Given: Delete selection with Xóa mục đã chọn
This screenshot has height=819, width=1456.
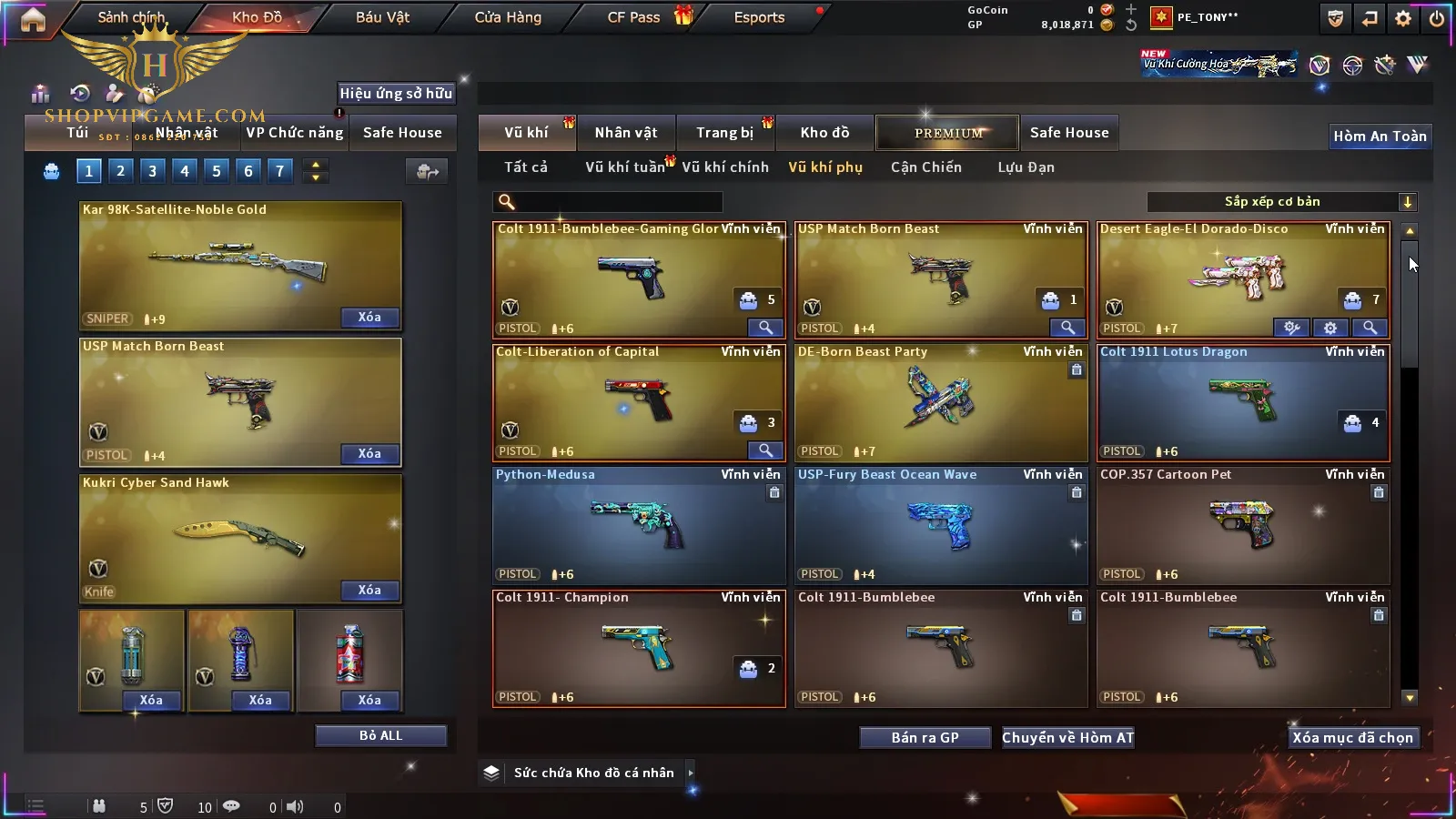Looking at the screenshot, I should click(x=1352, y=737).
